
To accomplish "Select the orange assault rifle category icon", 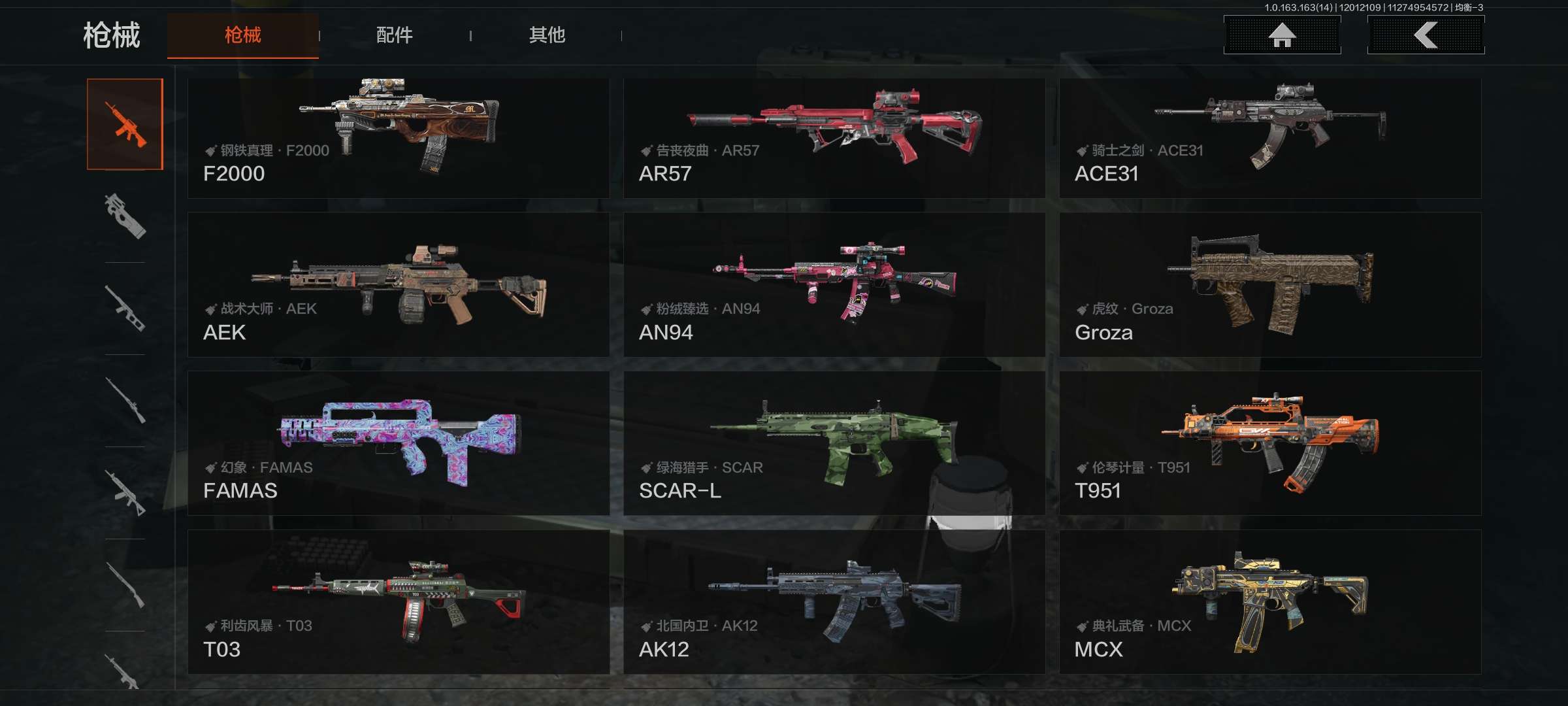I will point(125,124).
